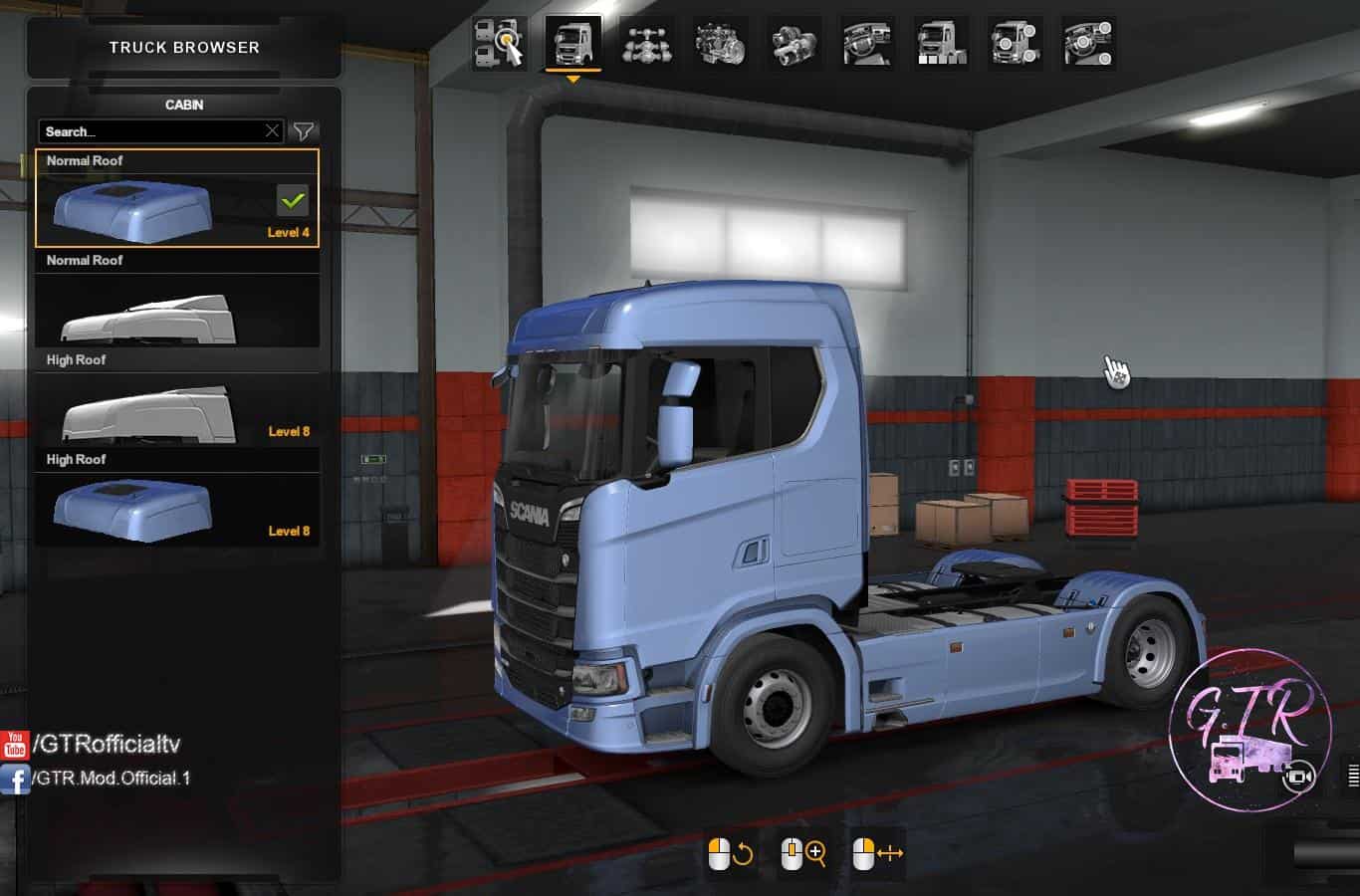1360x896 pixels.
Task: Show the transmission gearbox tab
Action: click(793, 44)
